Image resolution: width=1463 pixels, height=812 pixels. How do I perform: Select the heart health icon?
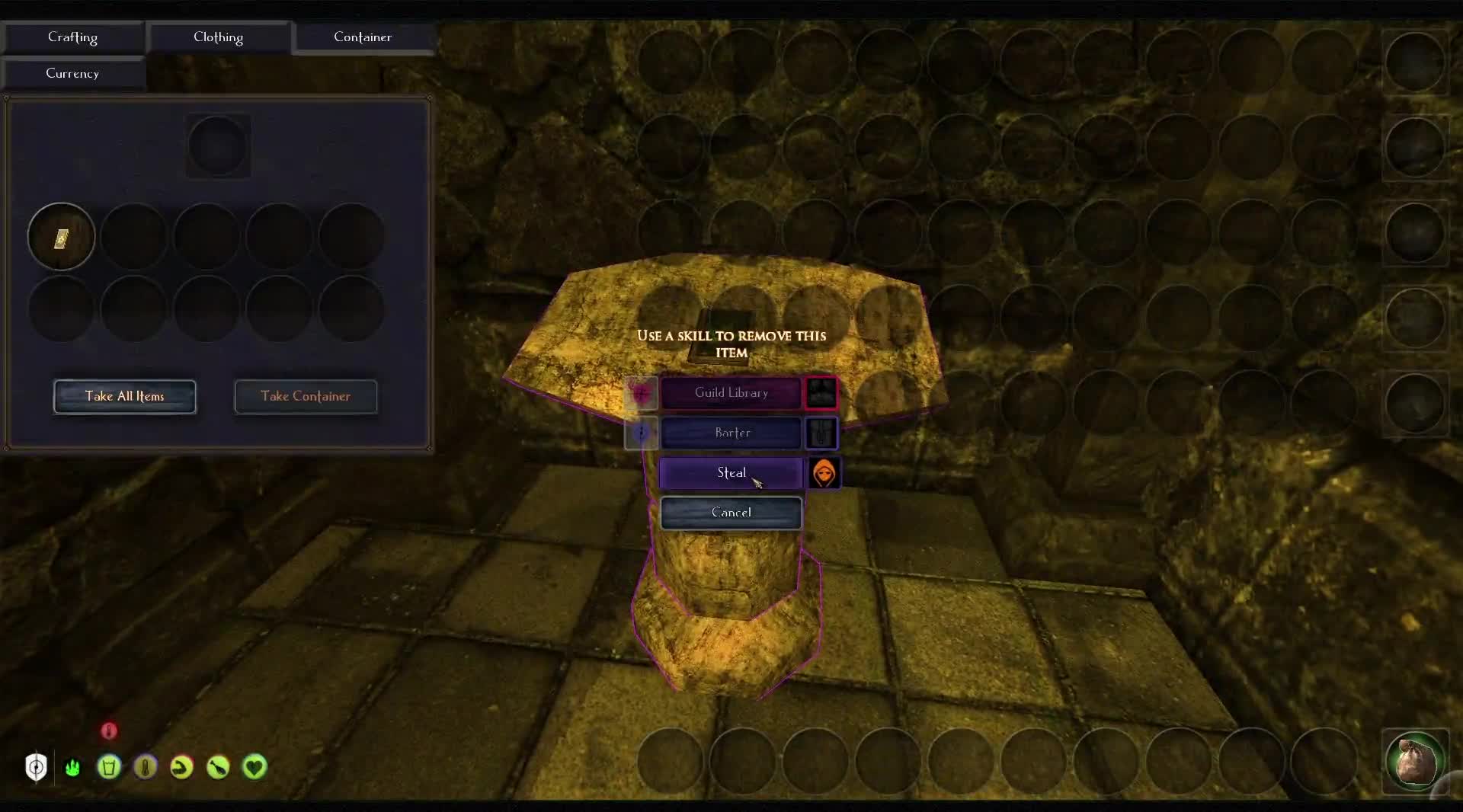click(255, 768)
